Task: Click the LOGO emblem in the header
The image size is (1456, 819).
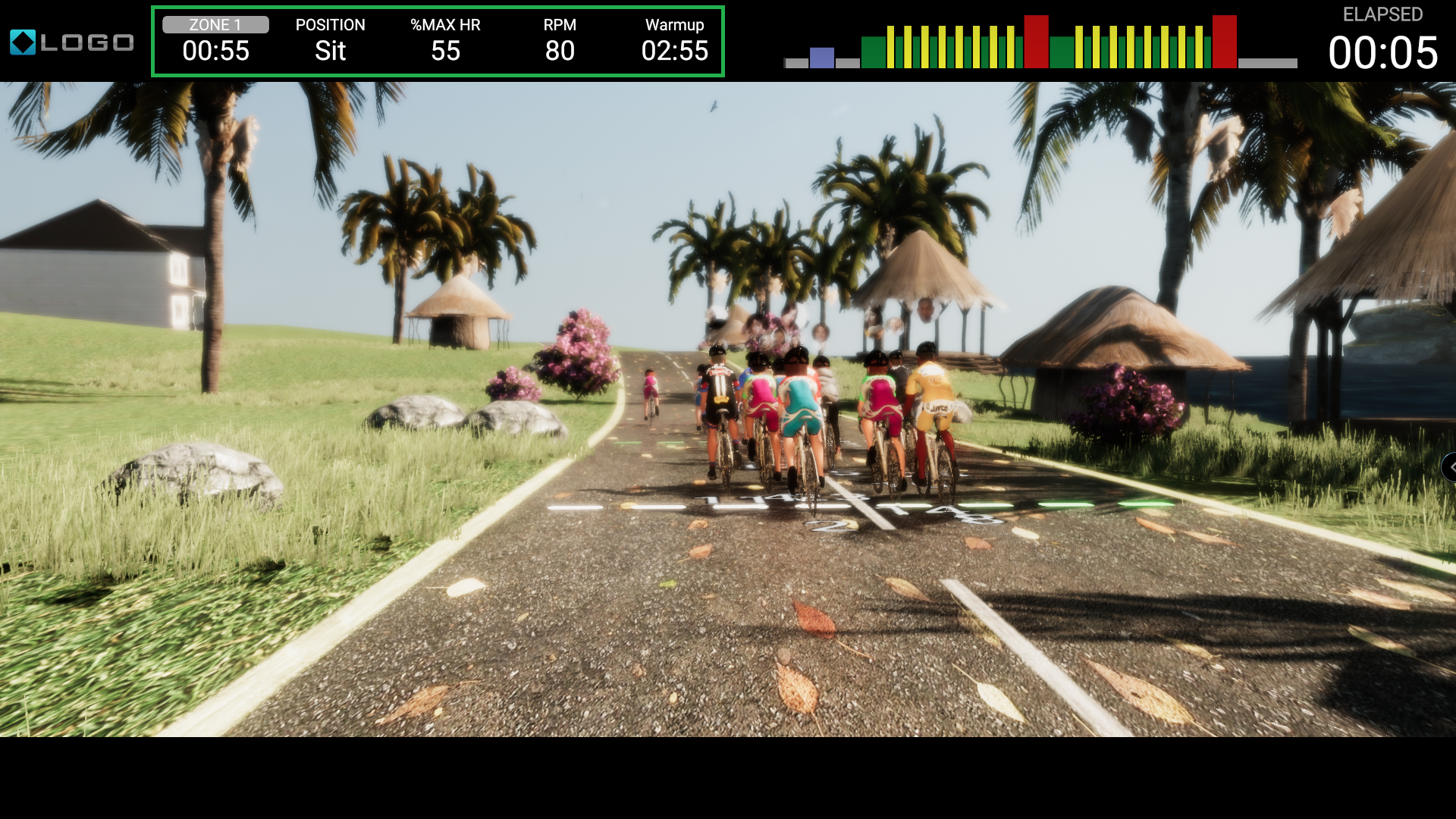Action: (x=72, y=42)
